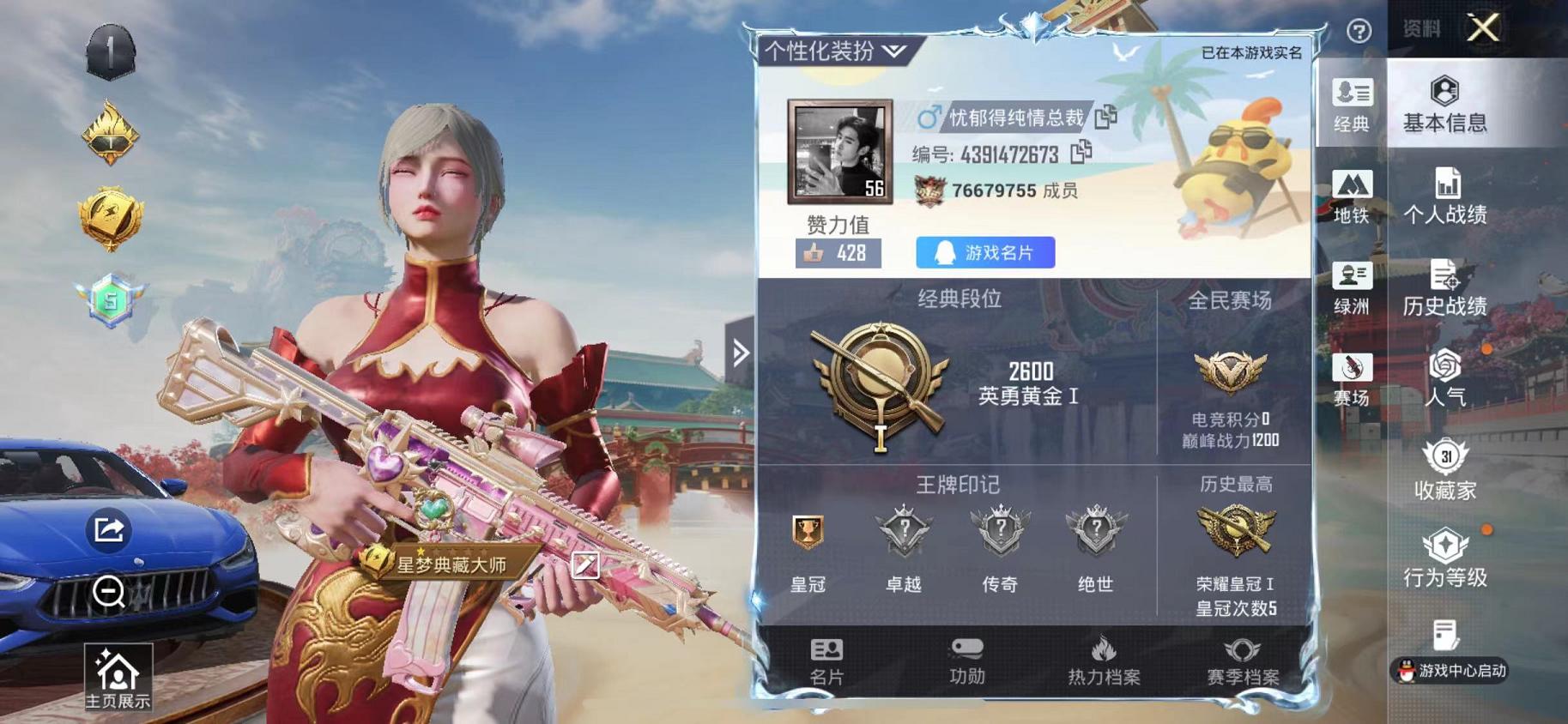The image size is (1568, 724).
Task: Select the 经典 tab in side strip
Action: pos(1350,107)
